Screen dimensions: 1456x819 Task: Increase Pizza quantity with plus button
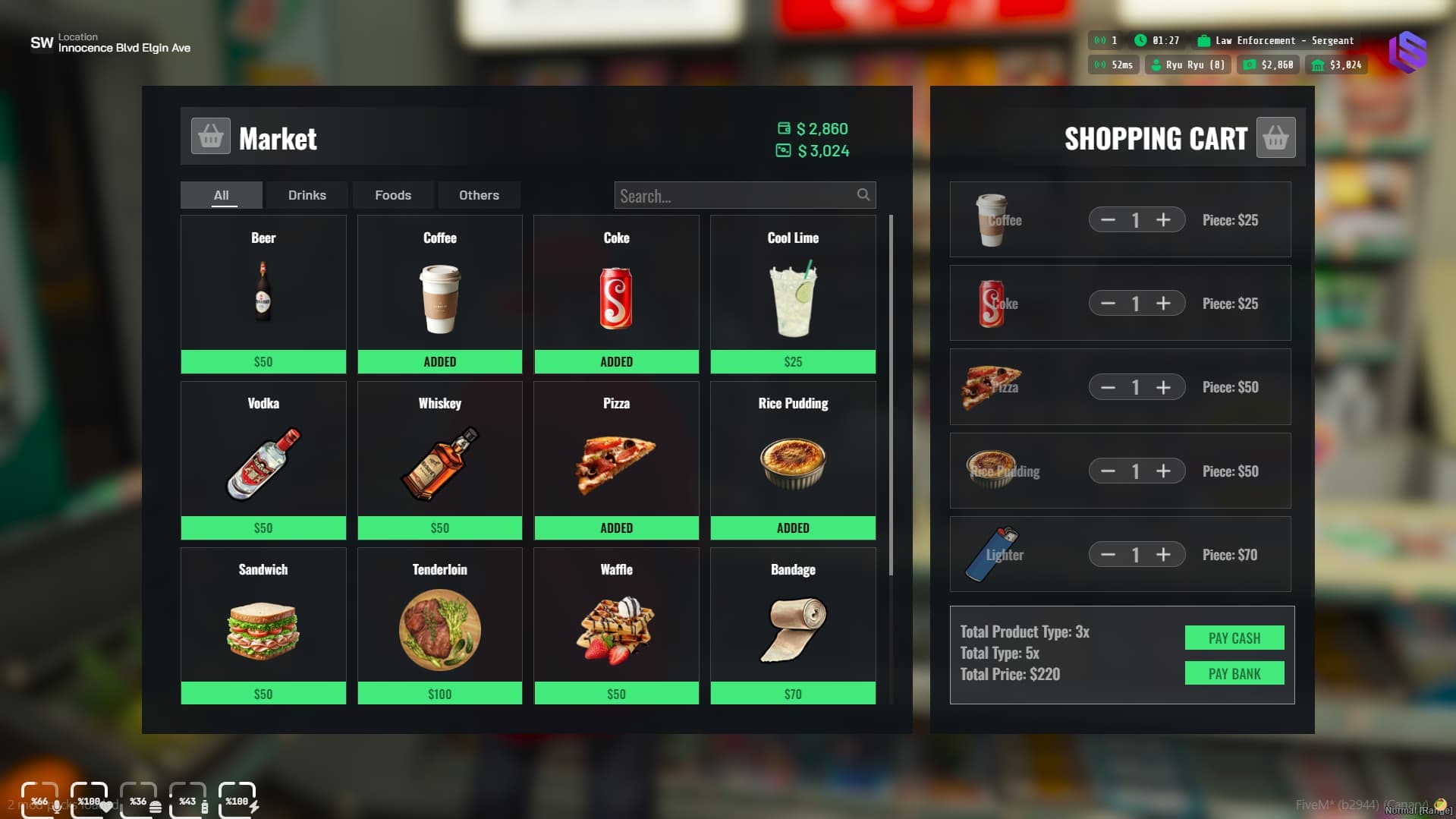point(1163,388)
